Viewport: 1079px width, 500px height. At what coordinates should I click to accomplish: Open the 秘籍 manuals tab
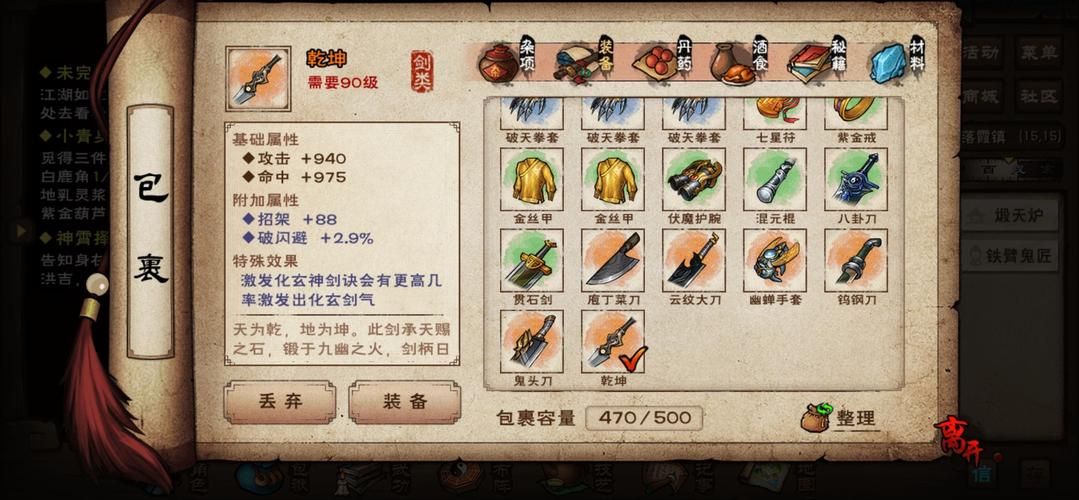pos(820,61)
